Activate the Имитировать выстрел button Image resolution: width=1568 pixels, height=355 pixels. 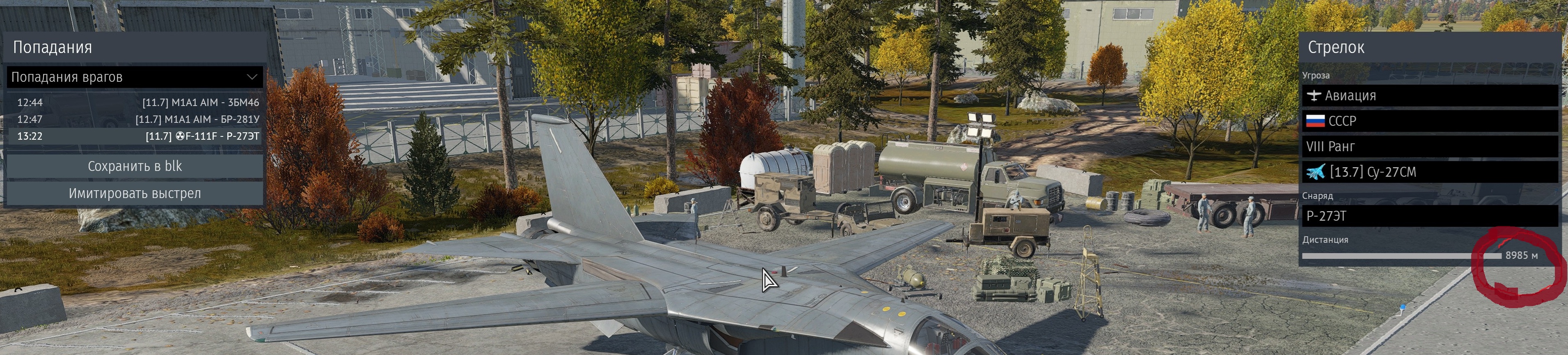[135, 194]
